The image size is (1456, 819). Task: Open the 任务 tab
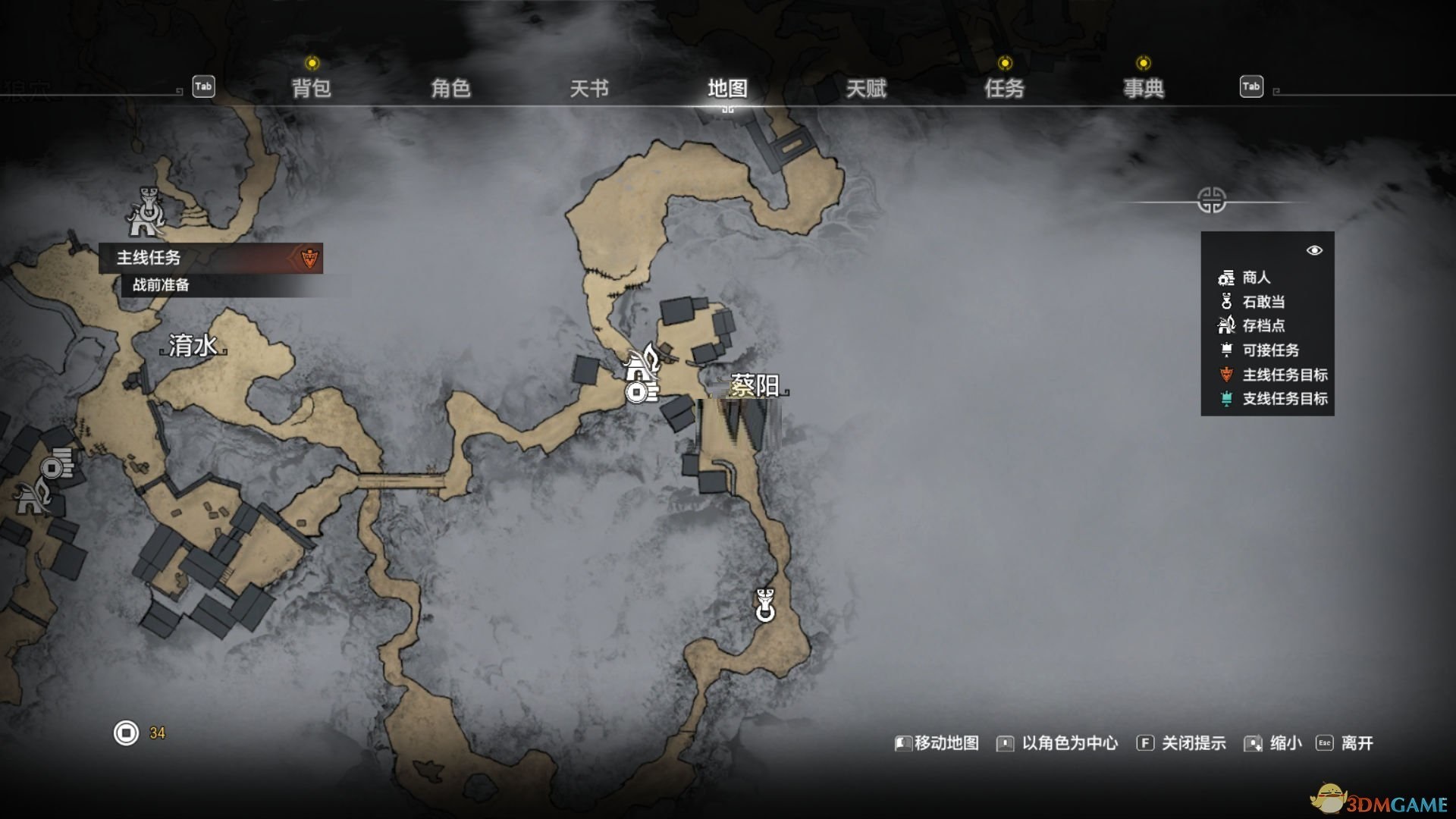pyautogui.click(x=1004, y=89)
